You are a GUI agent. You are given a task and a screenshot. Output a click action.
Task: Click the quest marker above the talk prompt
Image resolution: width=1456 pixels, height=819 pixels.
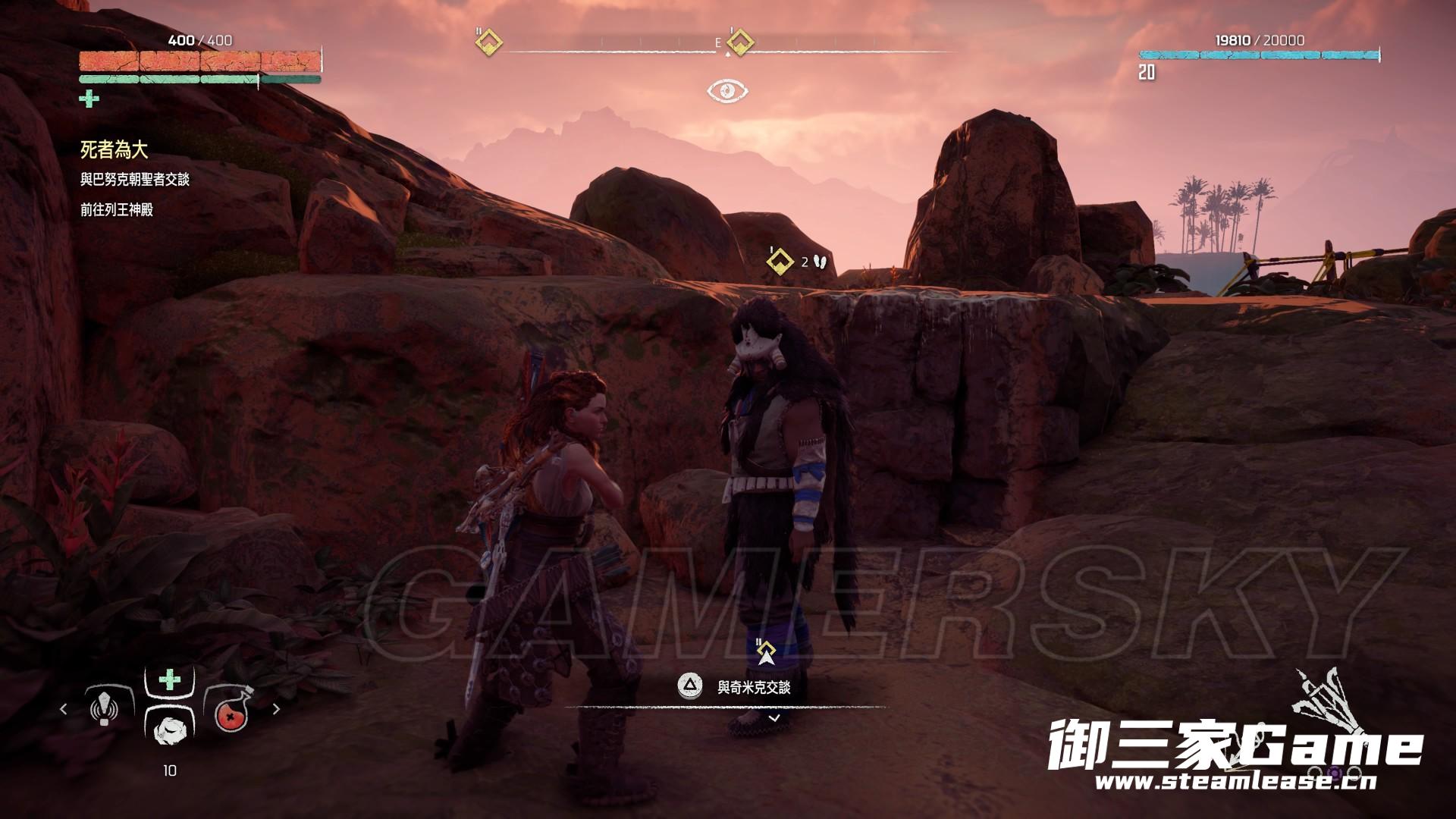coord(767,652)
